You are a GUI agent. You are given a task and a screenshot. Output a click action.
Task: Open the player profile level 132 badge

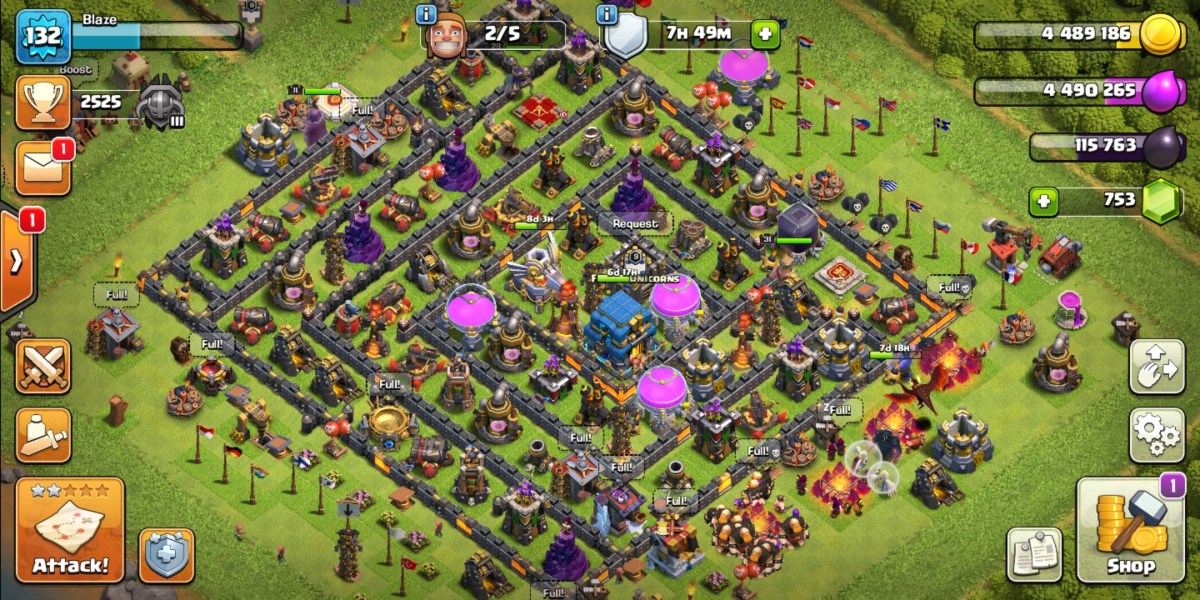point(43,37)
